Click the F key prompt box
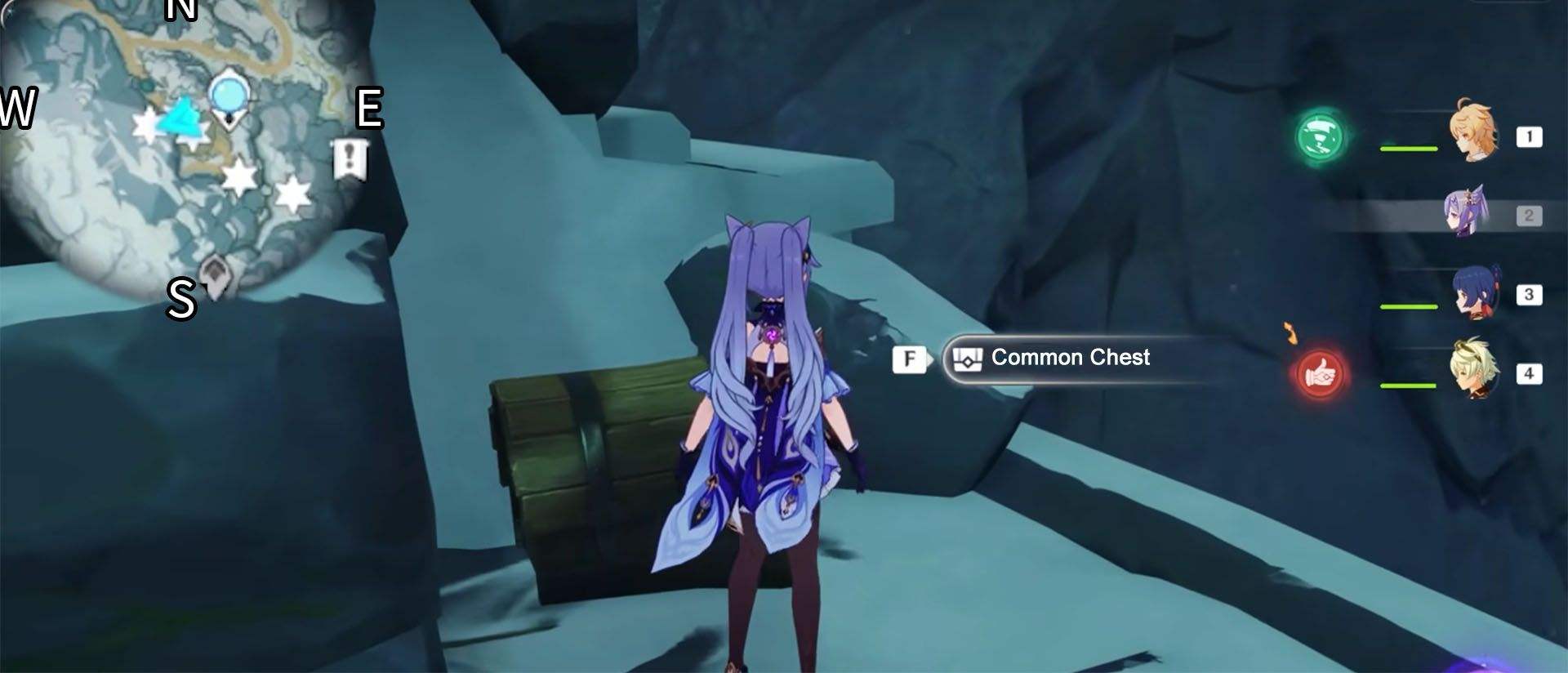1568x673 pixels. (x=909, y=358)
